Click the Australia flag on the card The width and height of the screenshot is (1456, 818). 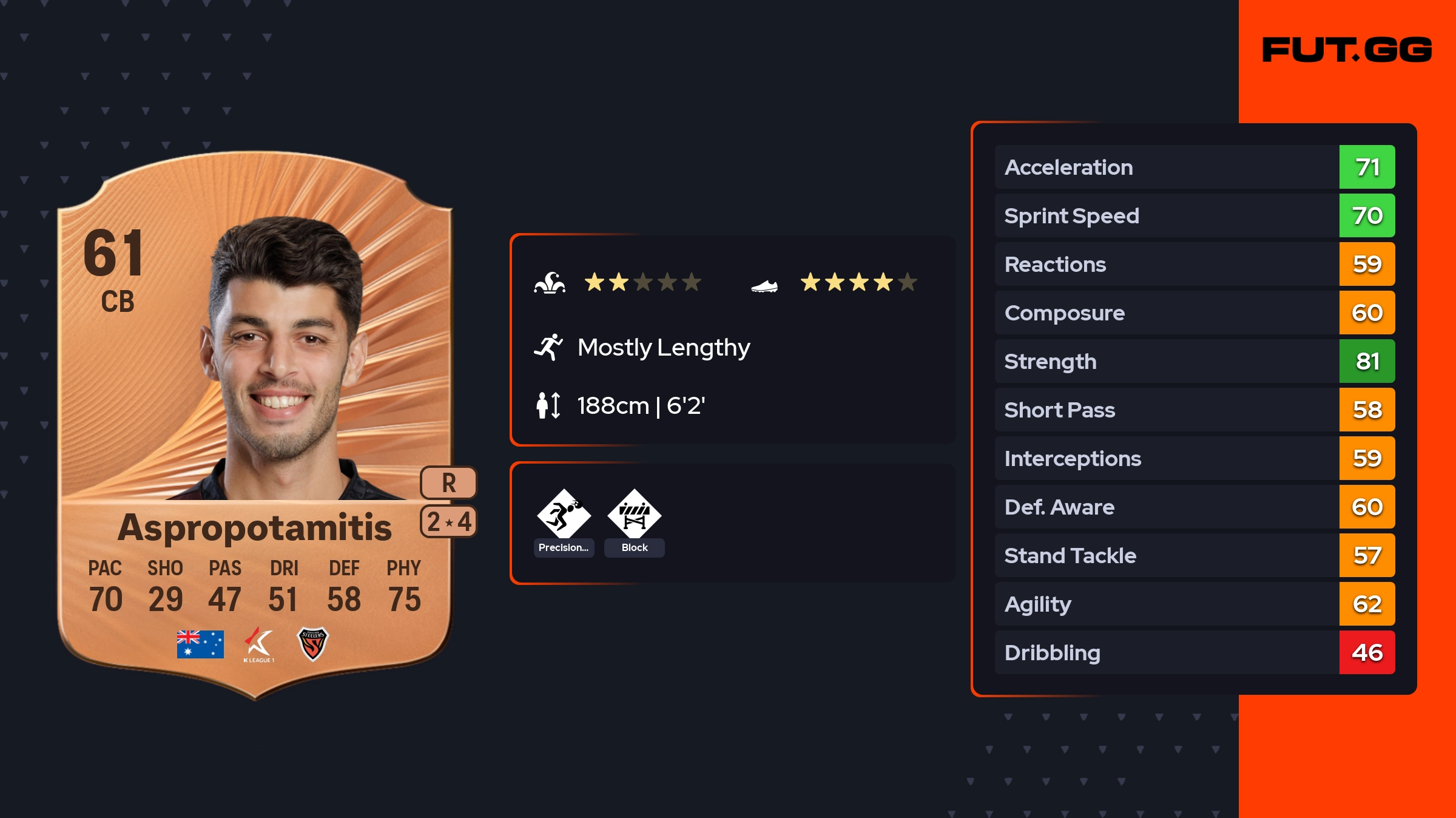[x=200, y=644]
